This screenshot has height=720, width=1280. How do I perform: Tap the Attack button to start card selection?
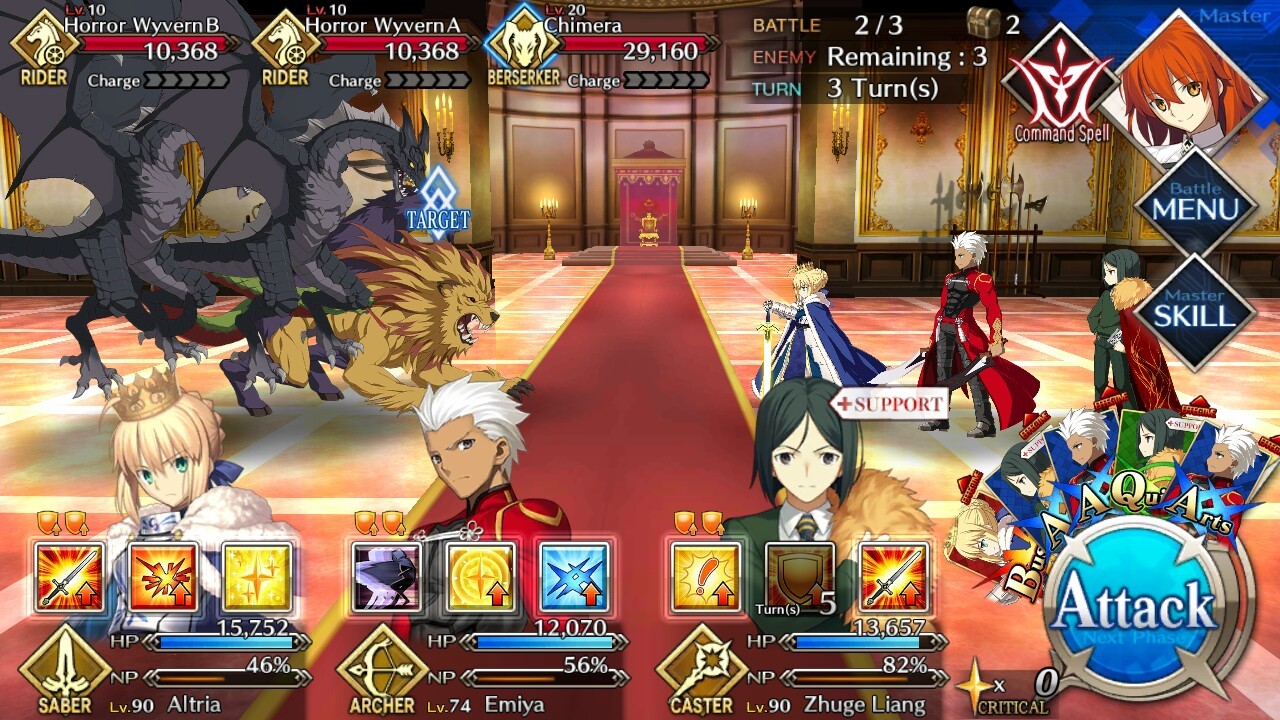click(1134, 607)
